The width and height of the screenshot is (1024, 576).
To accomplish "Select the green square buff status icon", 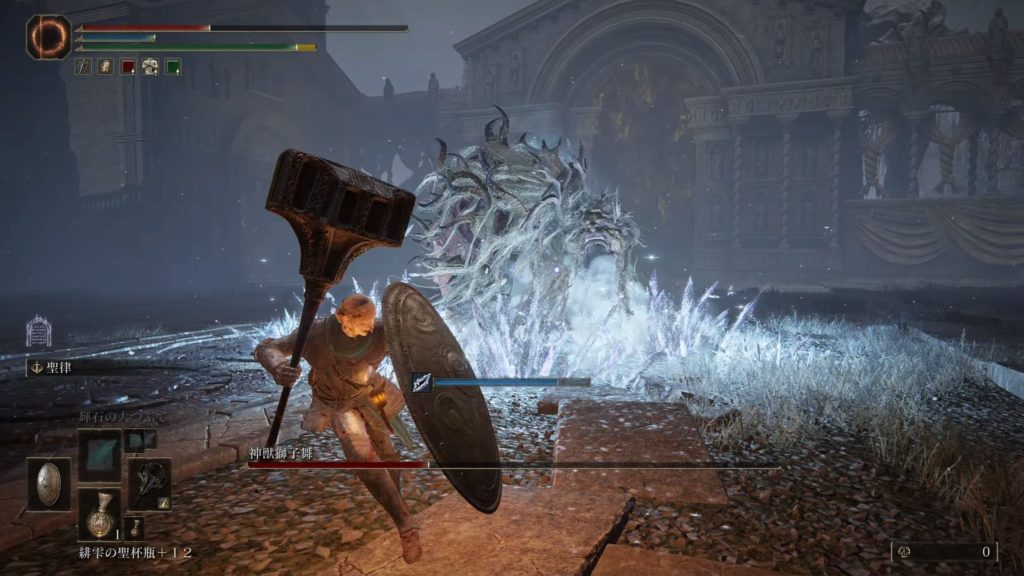I will 172,67.
